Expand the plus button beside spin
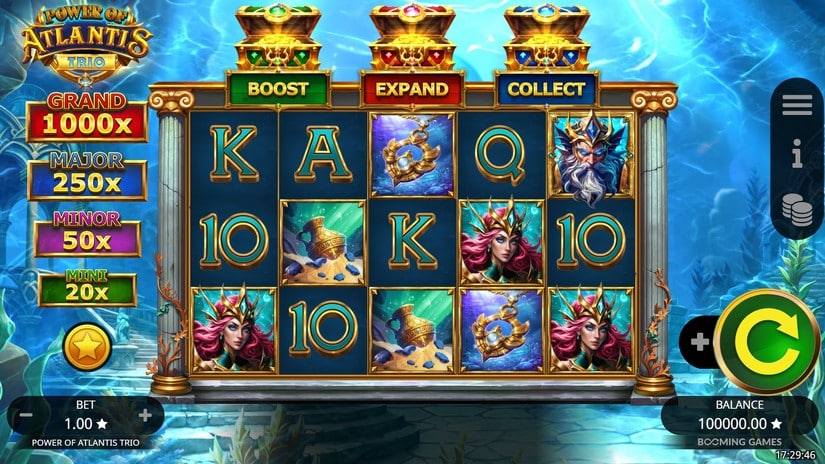The width and height of the screenshot is (825, 464). point(699,342)
